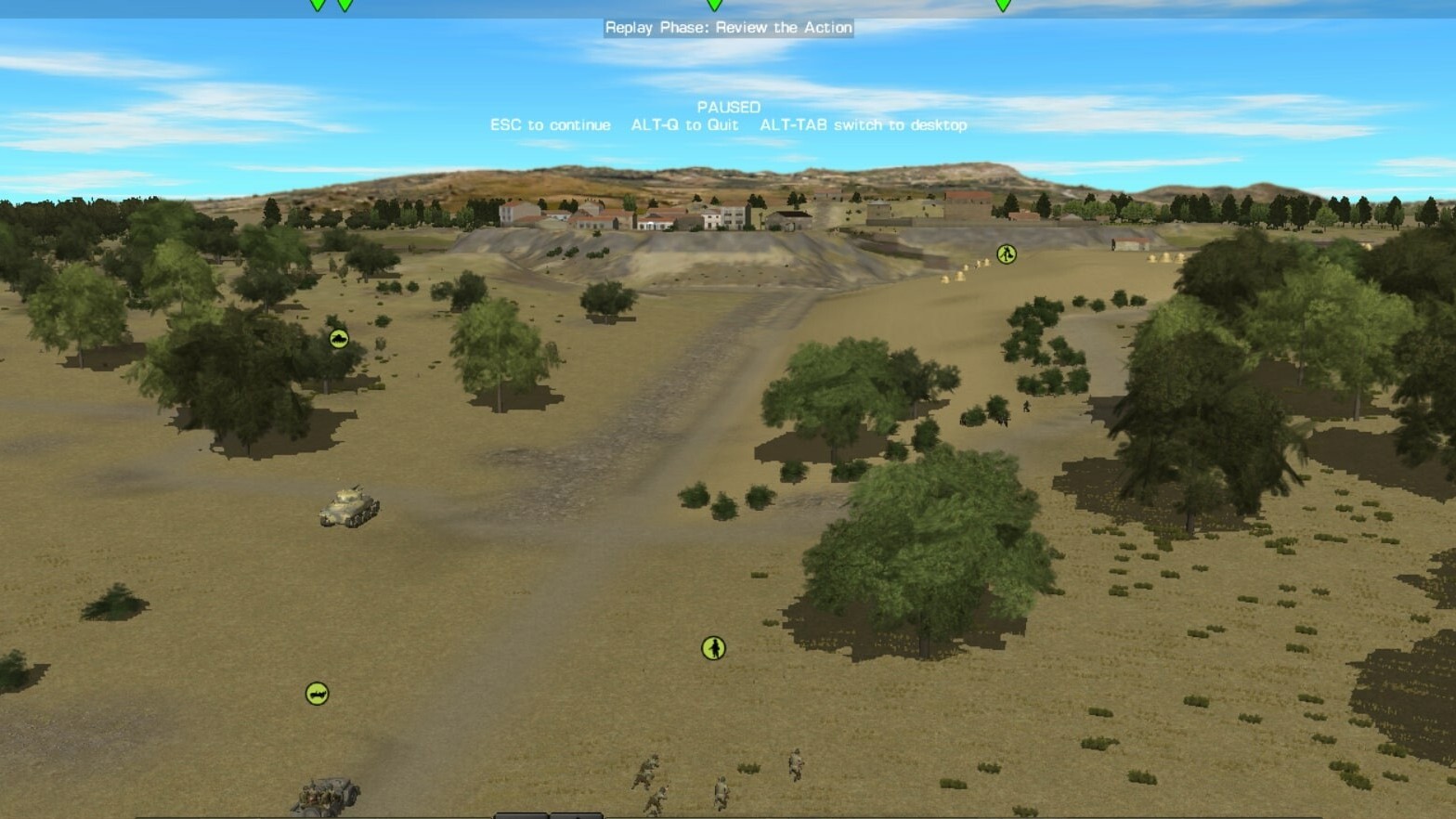Click the Replay Phase: Review the Action banner
The image size is (1456, 819).
point(729,27)
